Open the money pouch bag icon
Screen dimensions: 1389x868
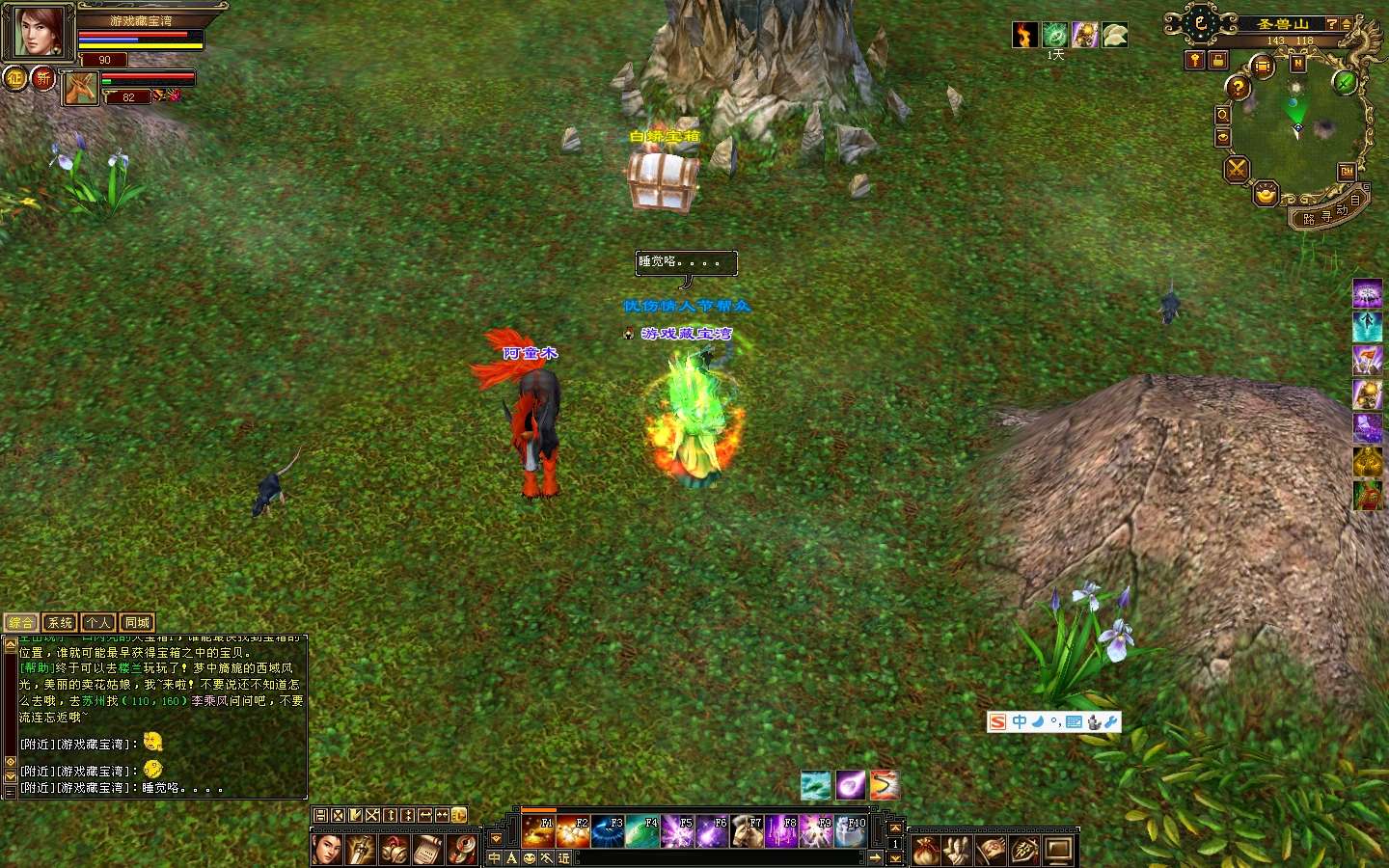tap(926, 851)
